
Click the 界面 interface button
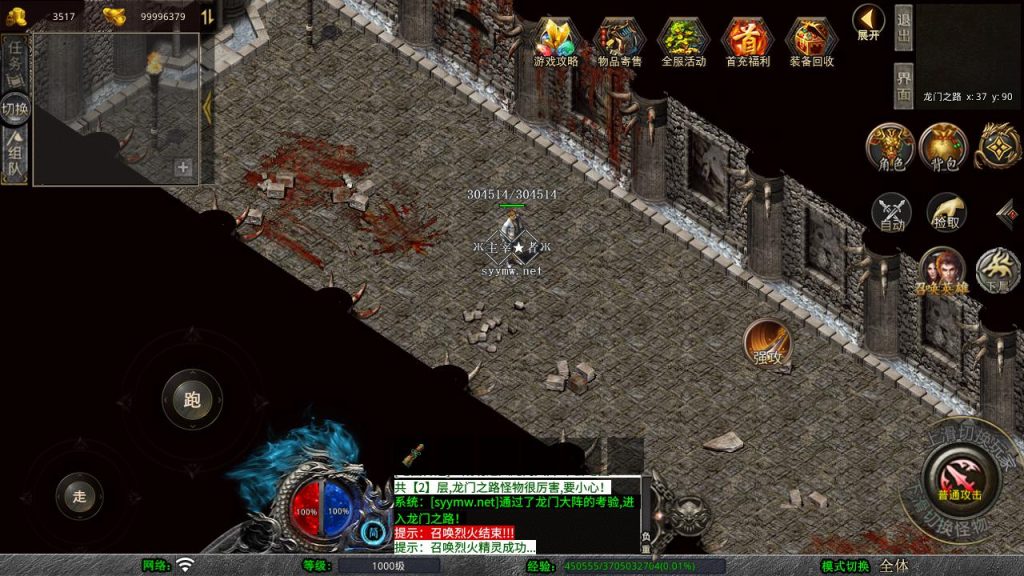[x=903, y=86]
